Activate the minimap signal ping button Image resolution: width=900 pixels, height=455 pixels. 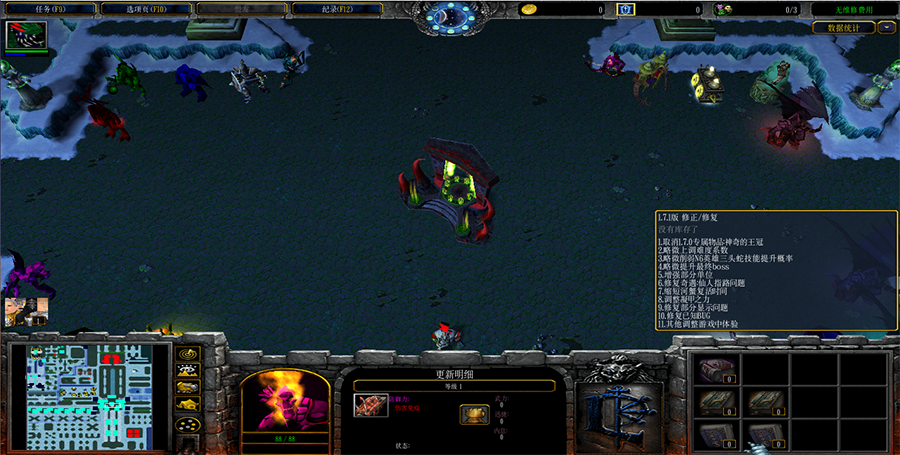[187, 354]
